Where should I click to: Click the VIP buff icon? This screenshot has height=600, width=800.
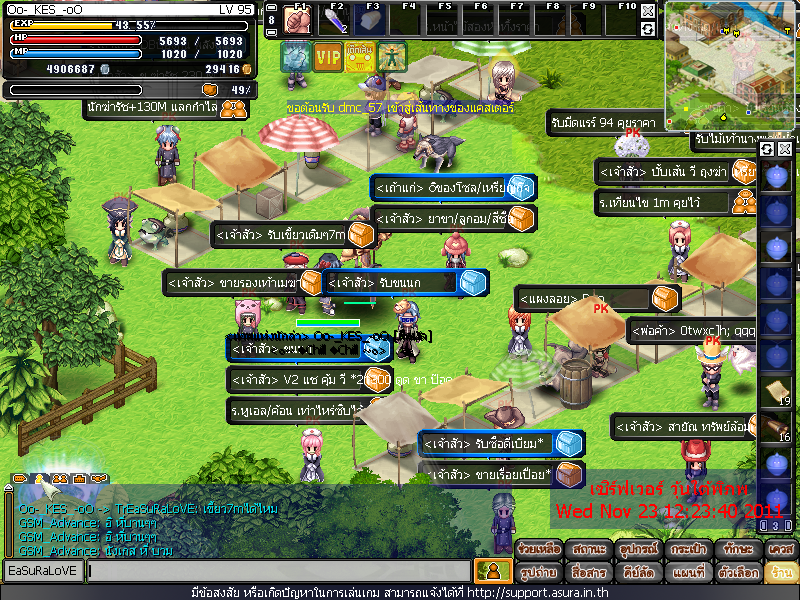[x=327, y=56]
